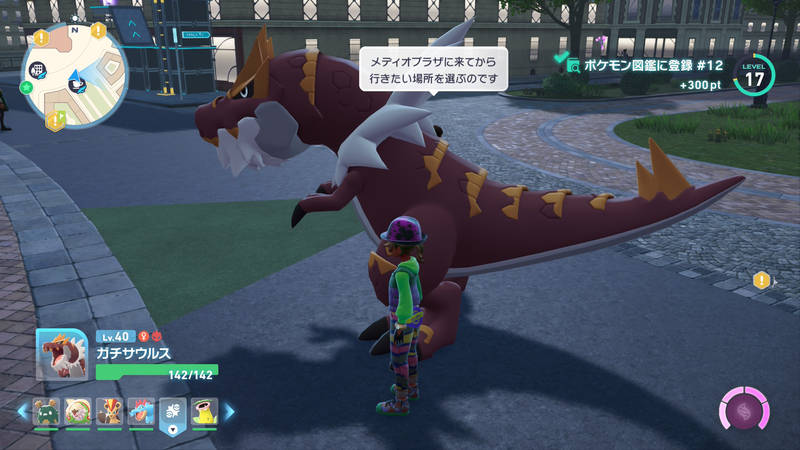Cycle party right with the arrow

[x=229, y=410]
